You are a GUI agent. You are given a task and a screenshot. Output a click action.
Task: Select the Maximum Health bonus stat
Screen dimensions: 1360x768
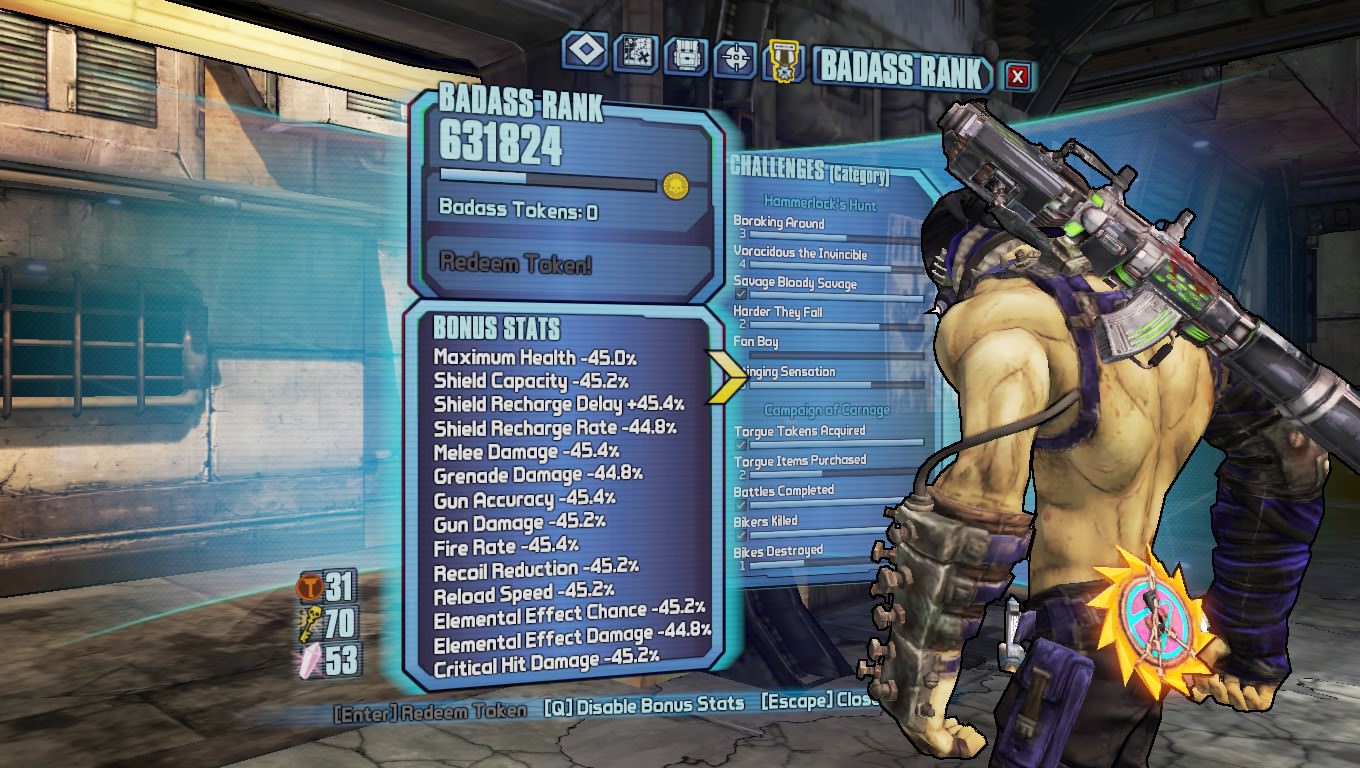(x=535, y=357)
